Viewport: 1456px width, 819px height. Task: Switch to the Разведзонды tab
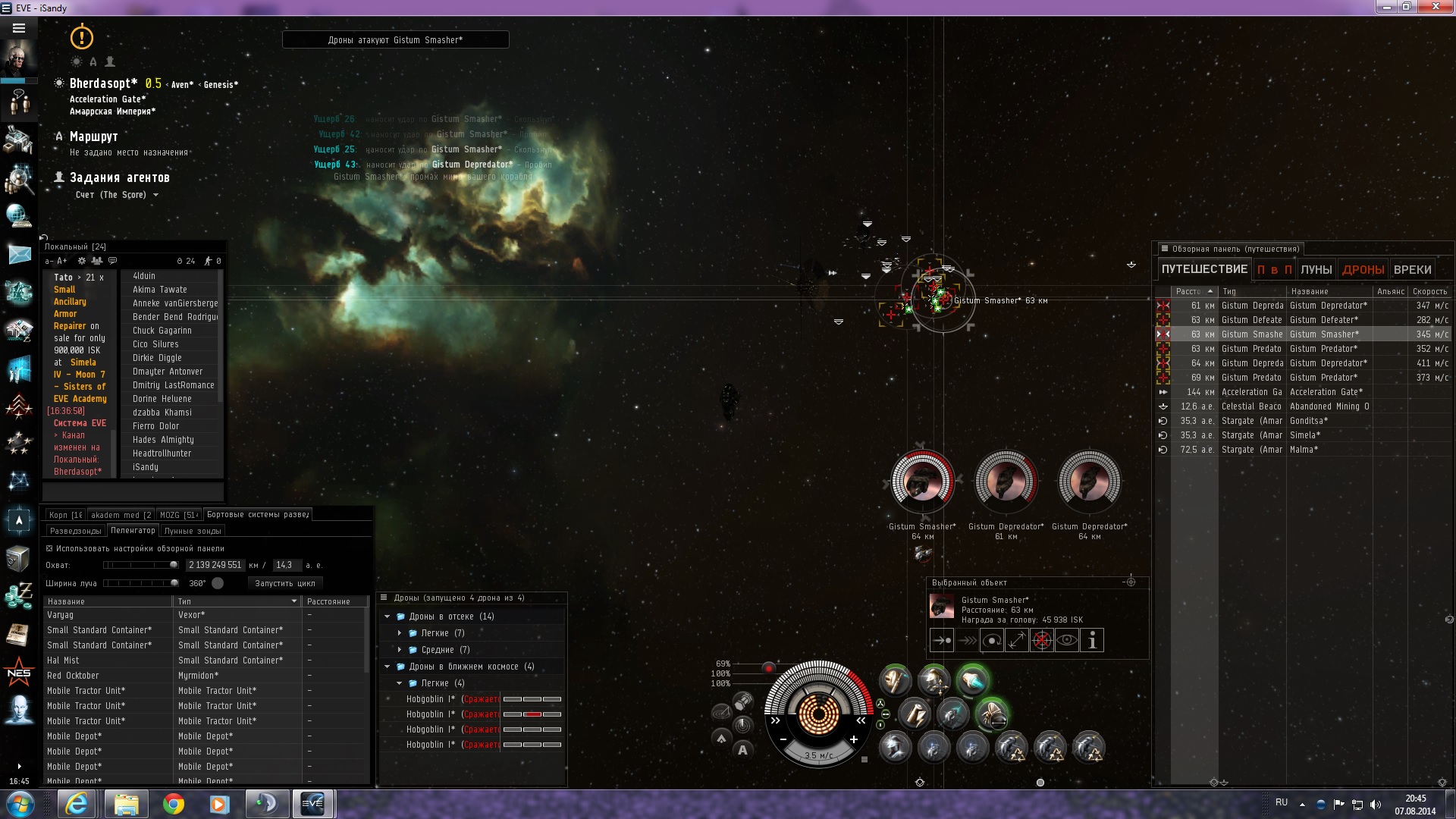75,531
